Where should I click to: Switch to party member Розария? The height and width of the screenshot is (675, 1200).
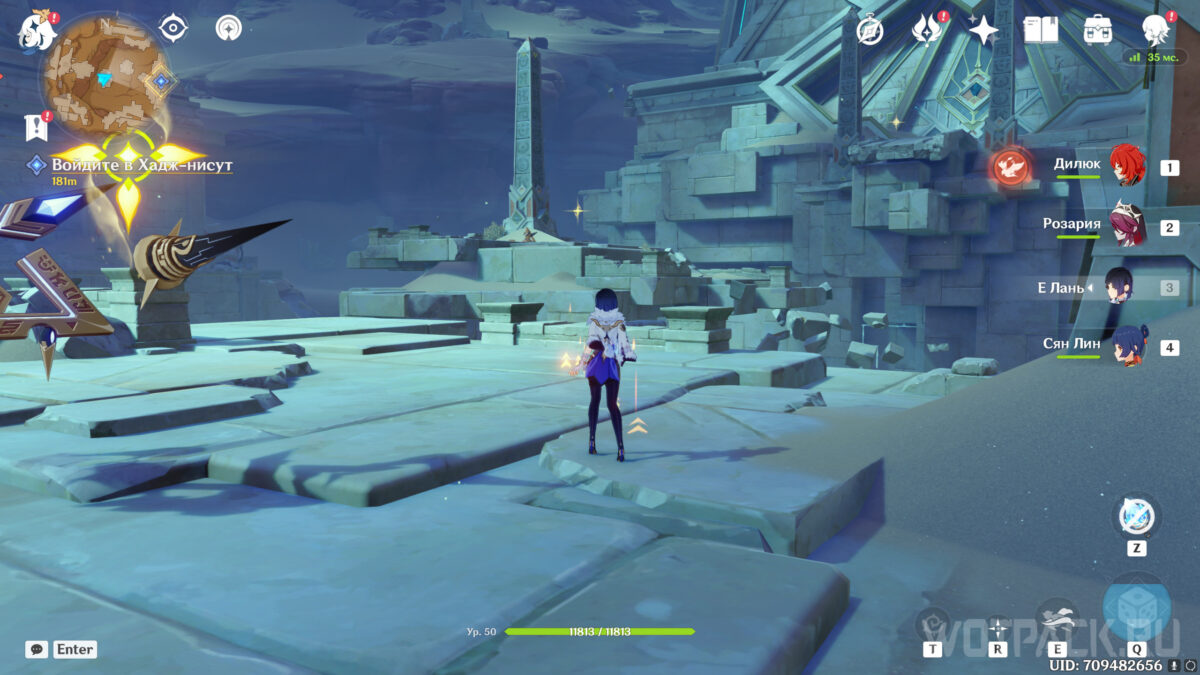pos(1128,226)
